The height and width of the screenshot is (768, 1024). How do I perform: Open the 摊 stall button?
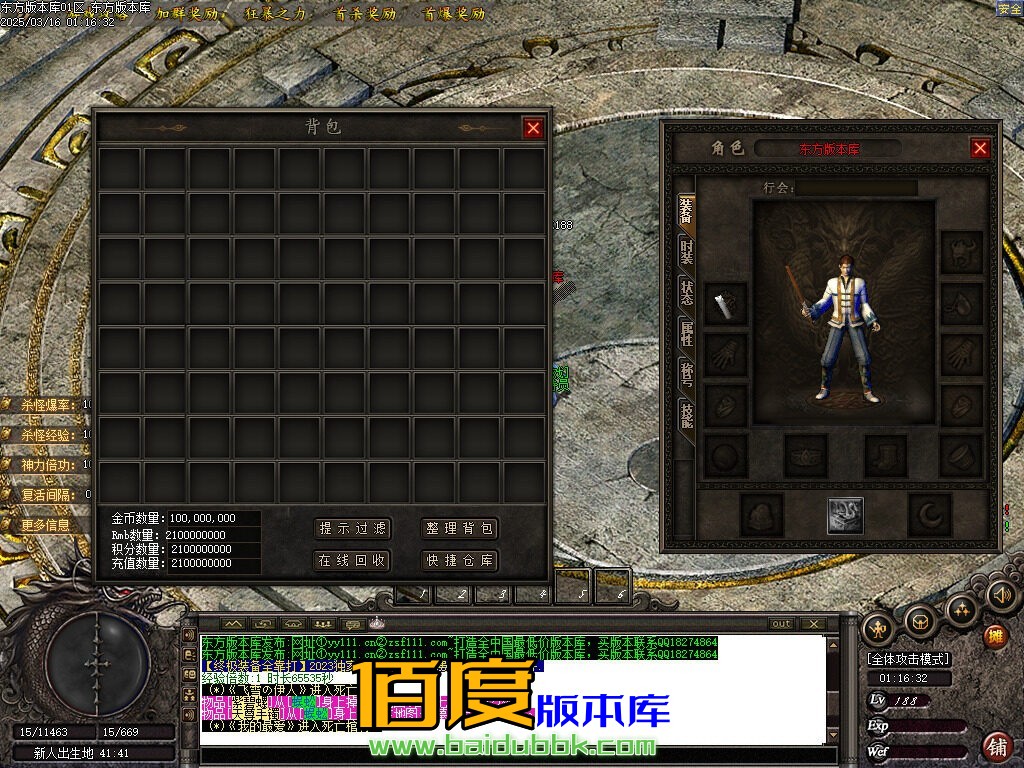pos(995,636)
